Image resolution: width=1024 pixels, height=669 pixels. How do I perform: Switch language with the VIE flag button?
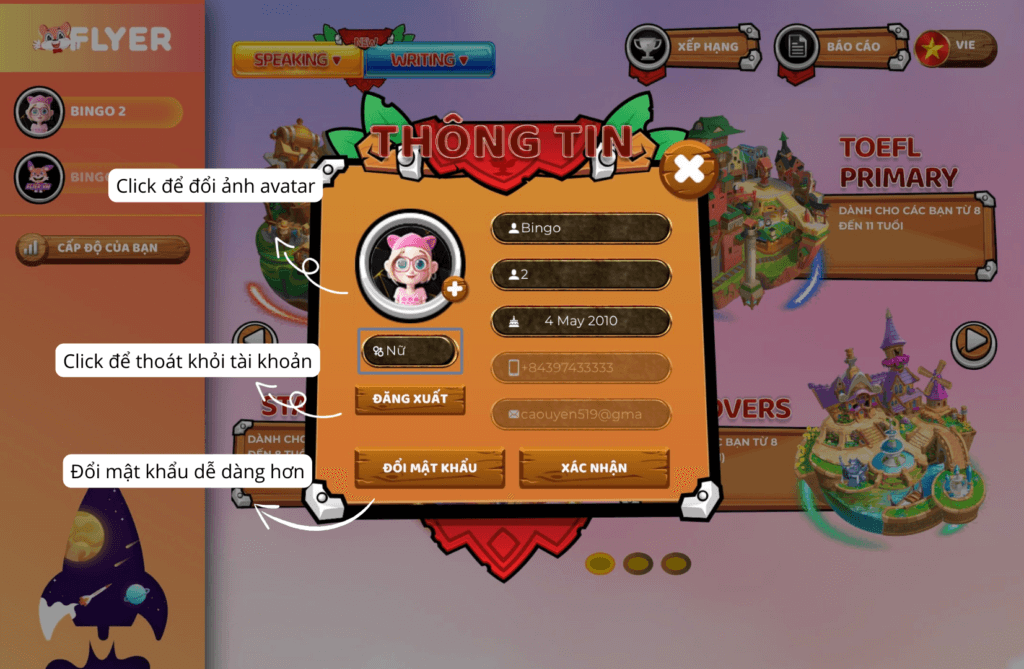[x=955, y=47]
